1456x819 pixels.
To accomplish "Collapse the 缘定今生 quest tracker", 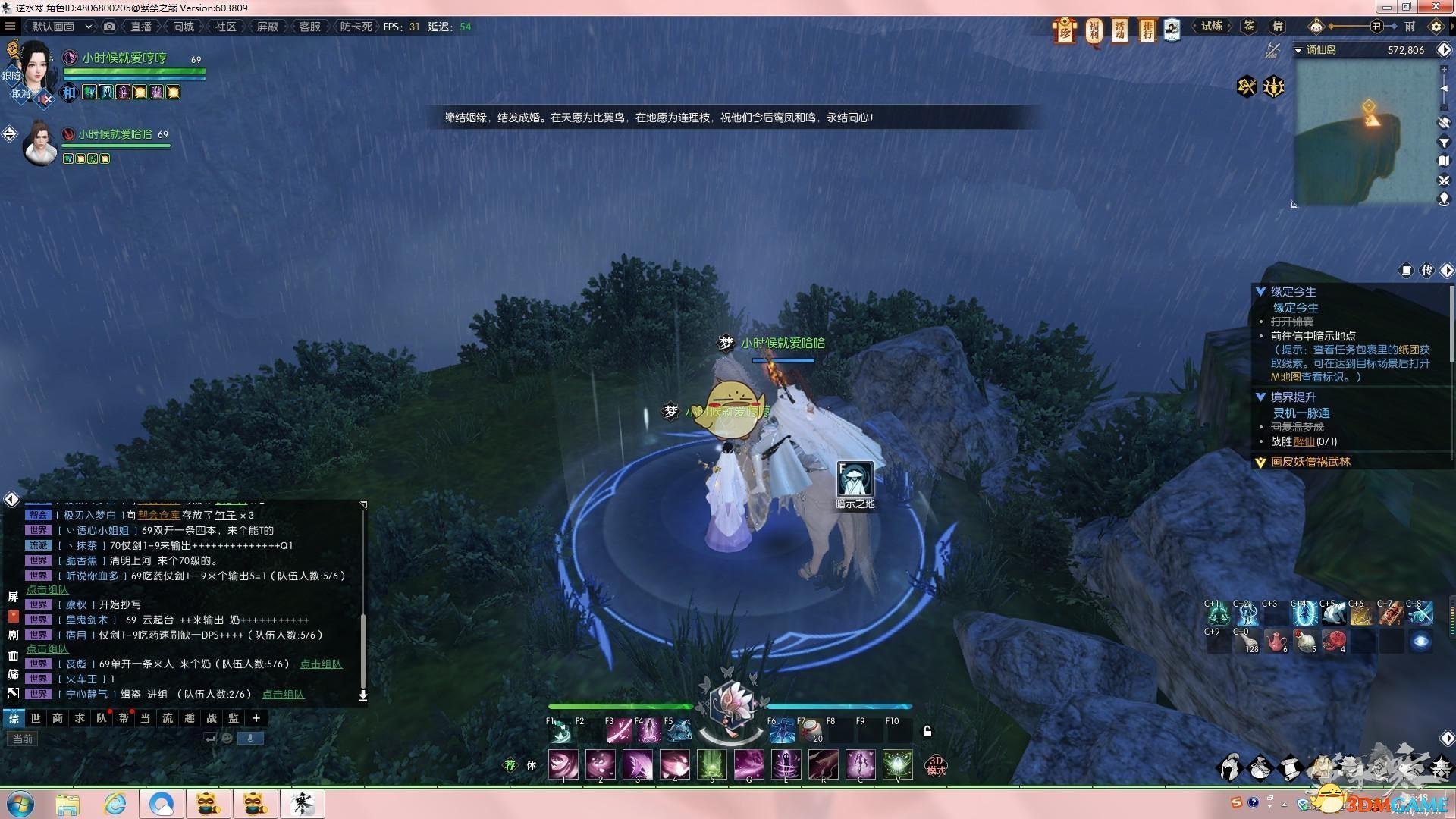I will pos(1260,292).
